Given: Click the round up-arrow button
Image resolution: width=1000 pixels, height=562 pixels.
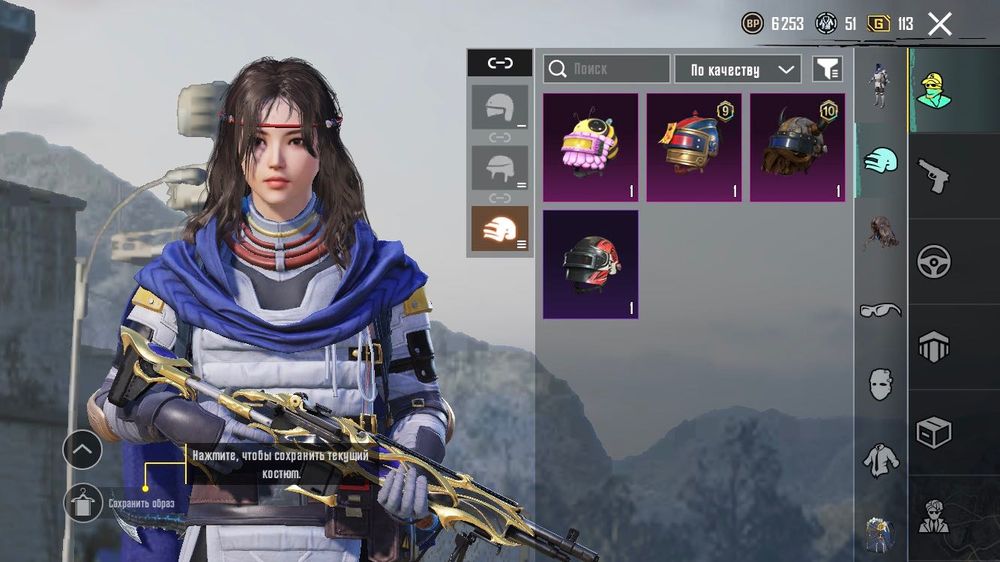Looking at the screenshot, I should (x=82, y=450).
